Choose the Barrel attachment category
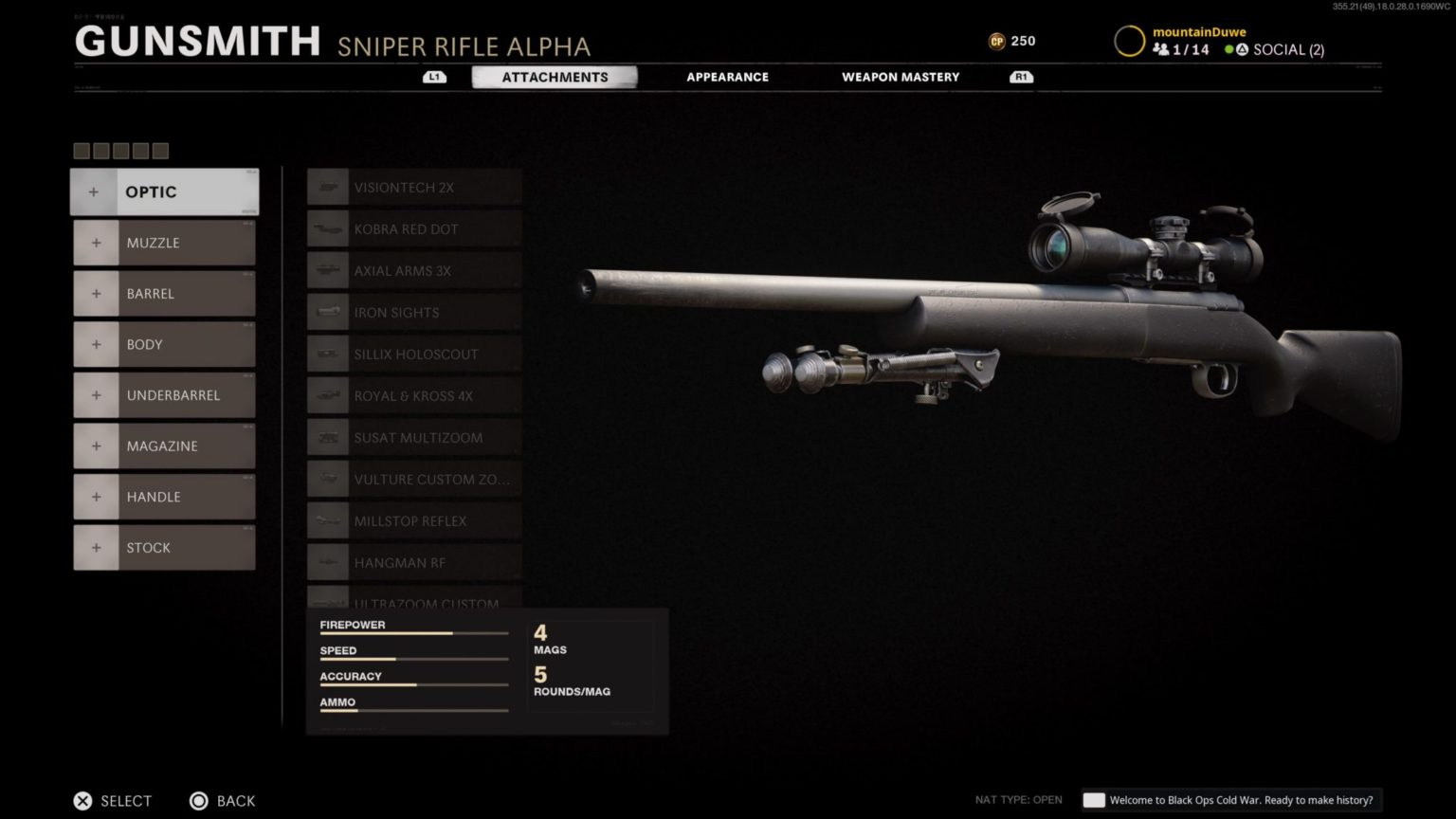This screenshot has width=1456, height=819. coord(164,294)
